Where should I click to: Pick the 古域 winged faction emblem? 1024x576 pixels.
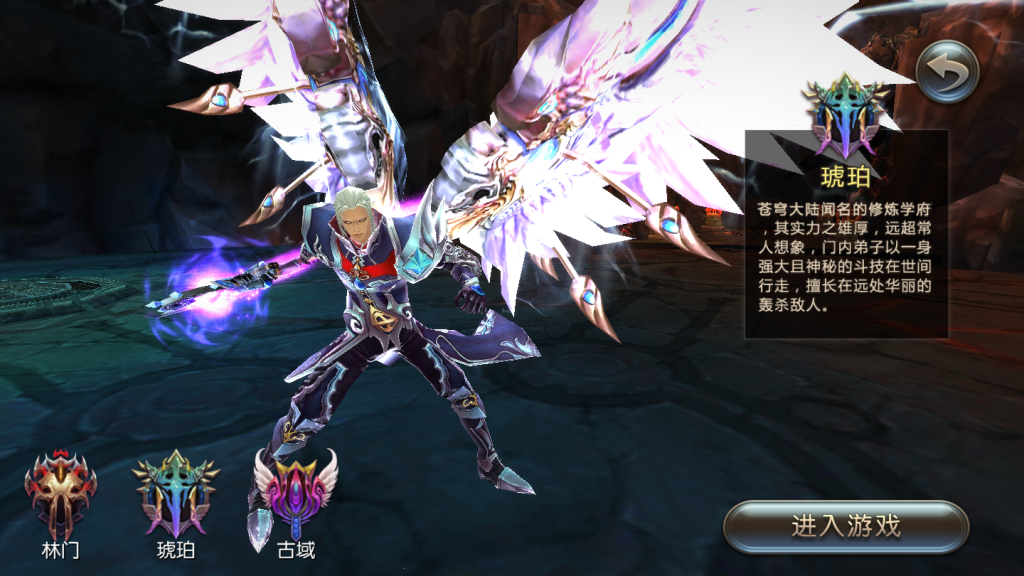click(x=294, y=496)
